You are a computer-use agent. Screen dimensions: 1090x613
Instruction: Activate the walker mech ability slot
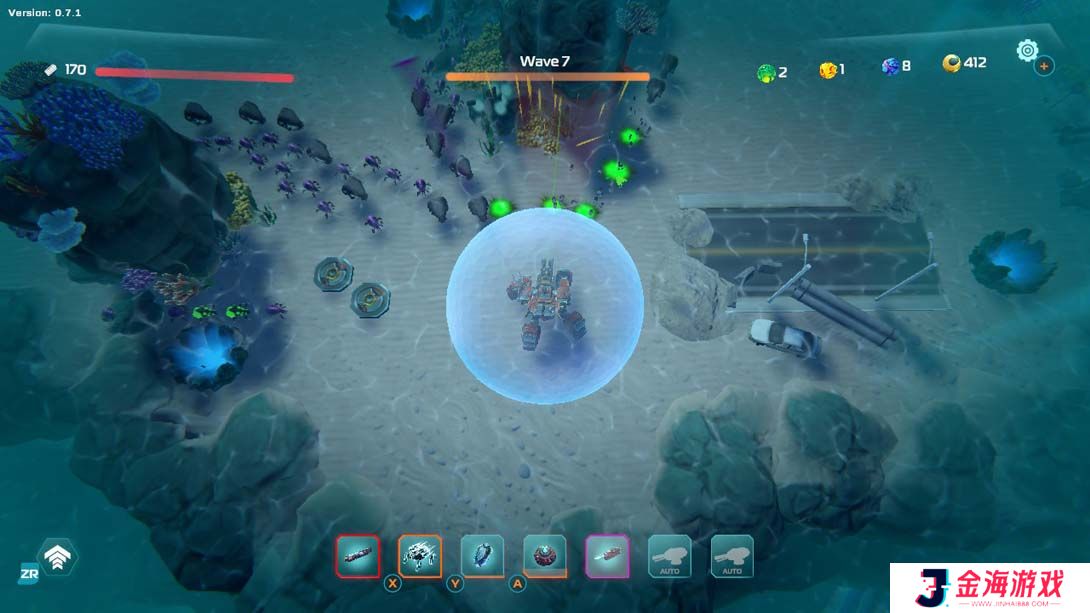coord(420,556)
